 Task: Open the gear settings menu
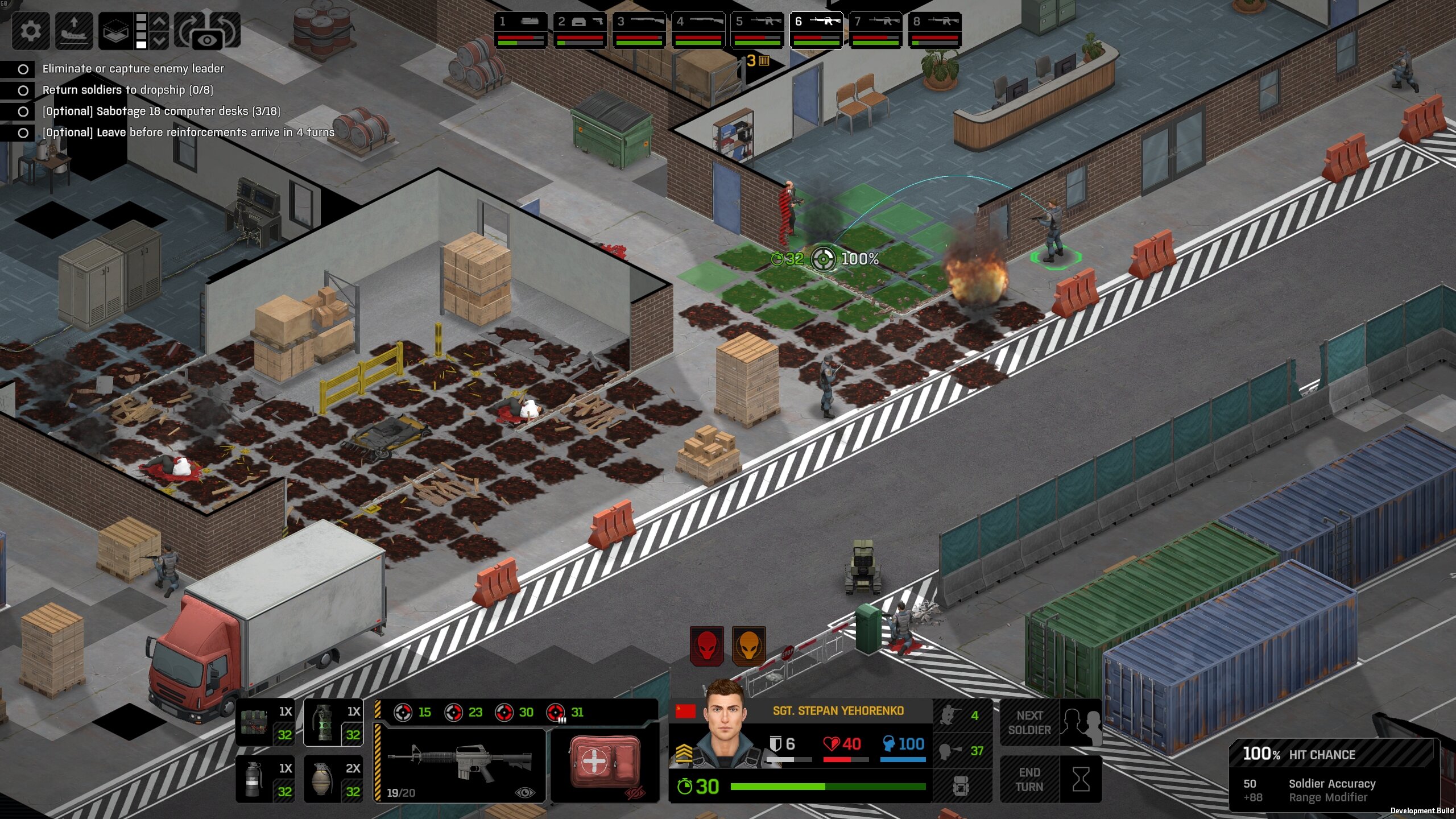click(x=30, y=30)
